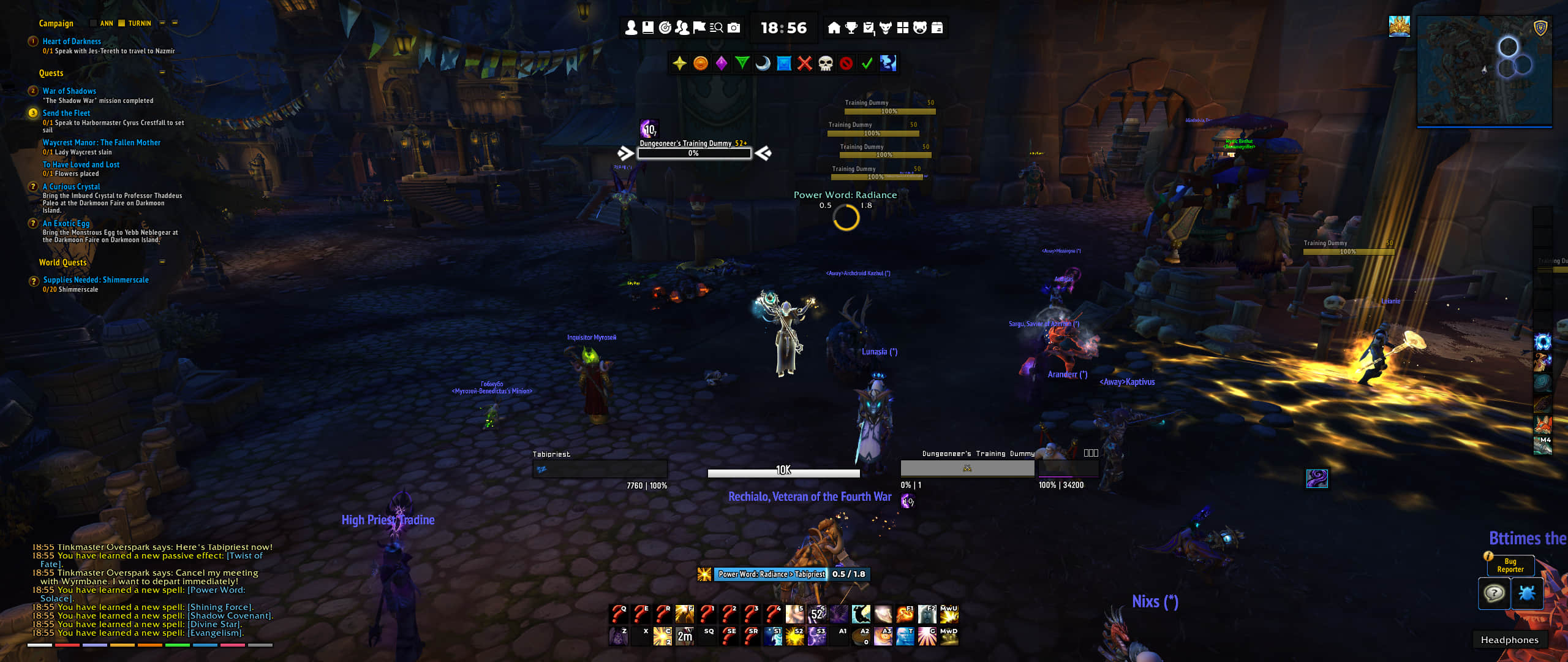
Task: Click the Power Word: Radiance cast bar
Action: click(x=790, y=575)
